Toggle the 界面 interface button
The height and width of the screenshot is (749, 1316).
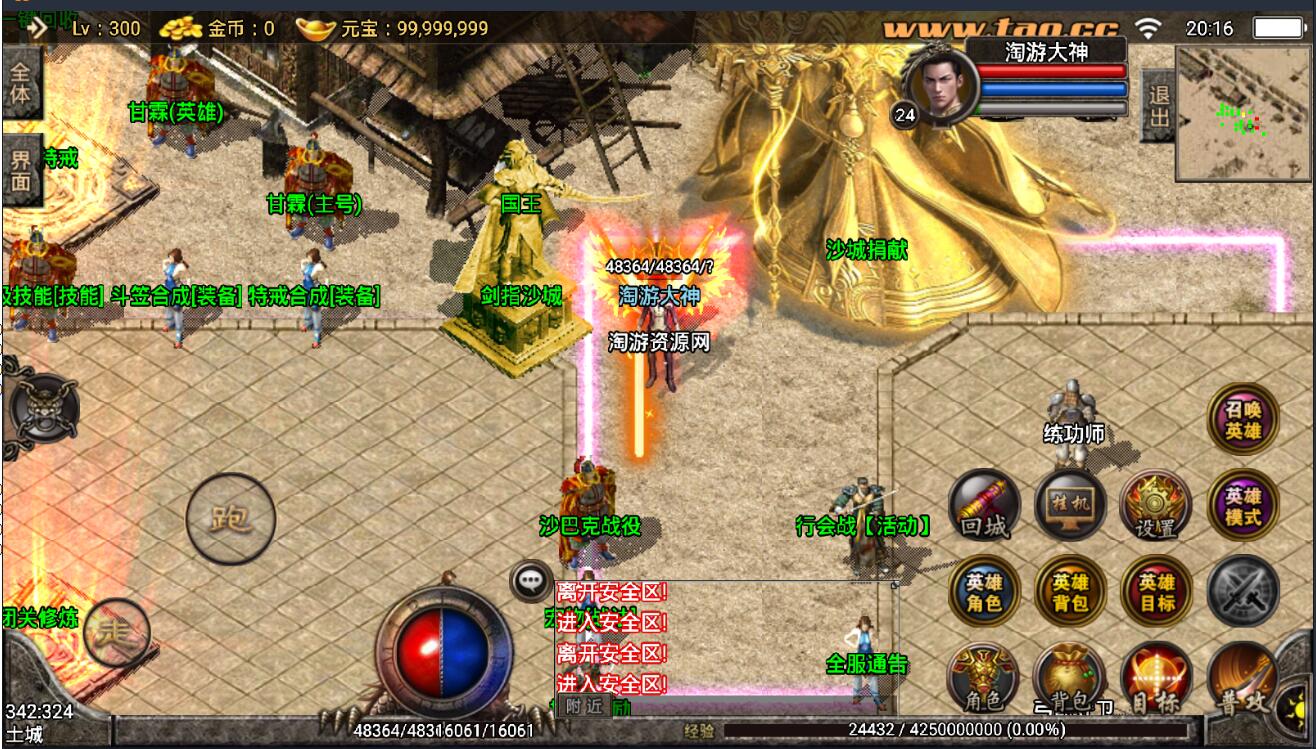(21, 171)
